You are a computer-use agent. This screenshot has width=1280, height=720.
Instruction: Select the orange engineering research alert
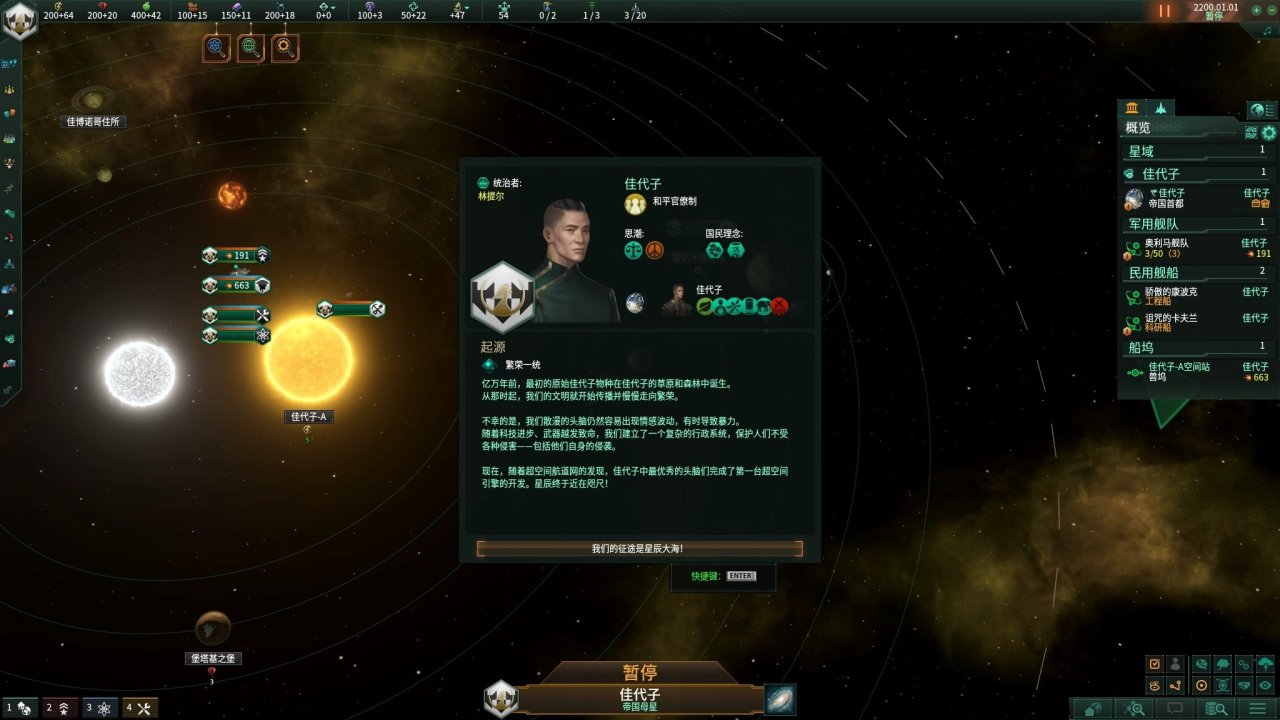pos(285,47)
